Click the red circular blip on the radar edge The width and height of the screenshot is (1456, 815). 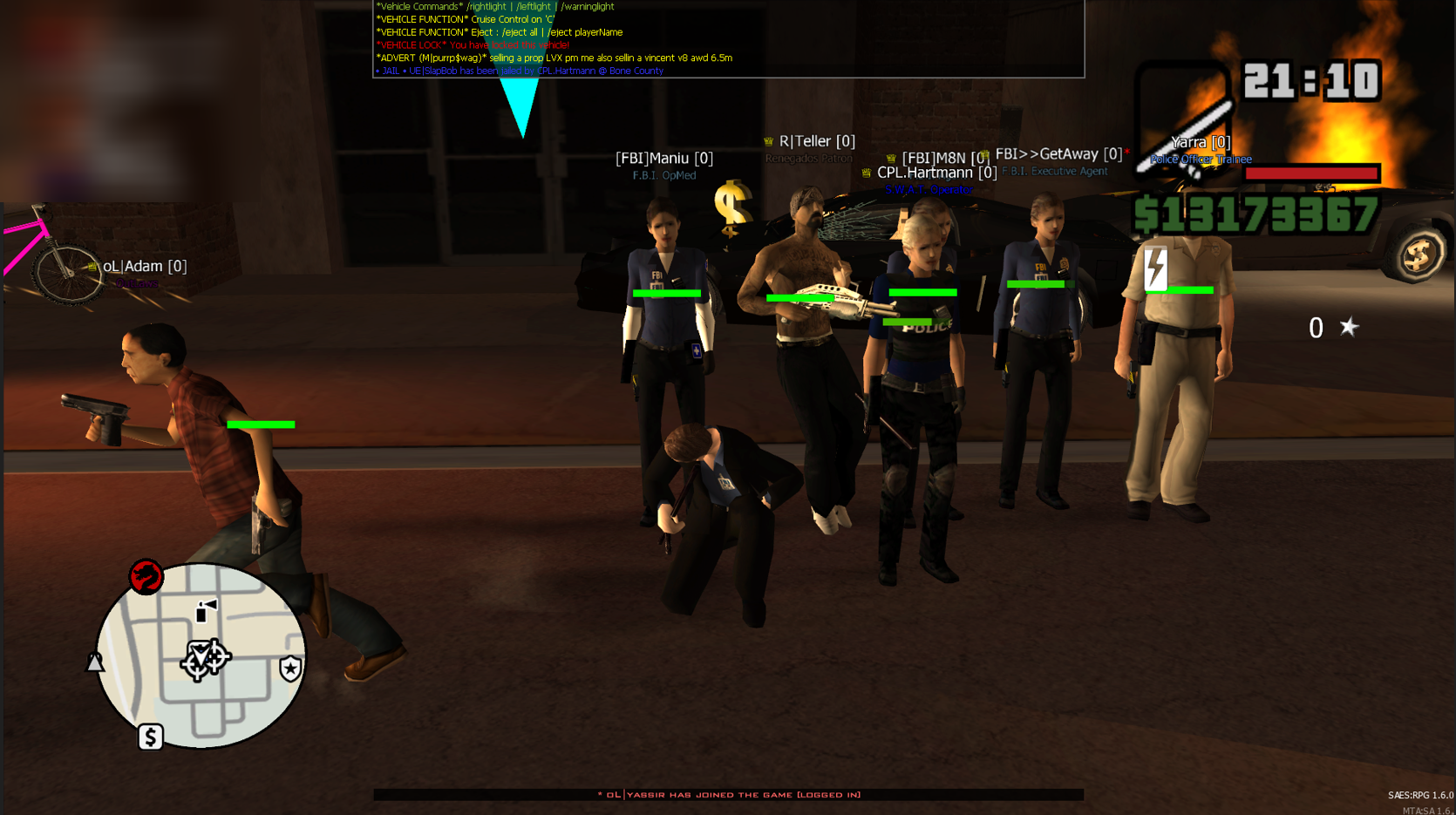click(146, 577)
